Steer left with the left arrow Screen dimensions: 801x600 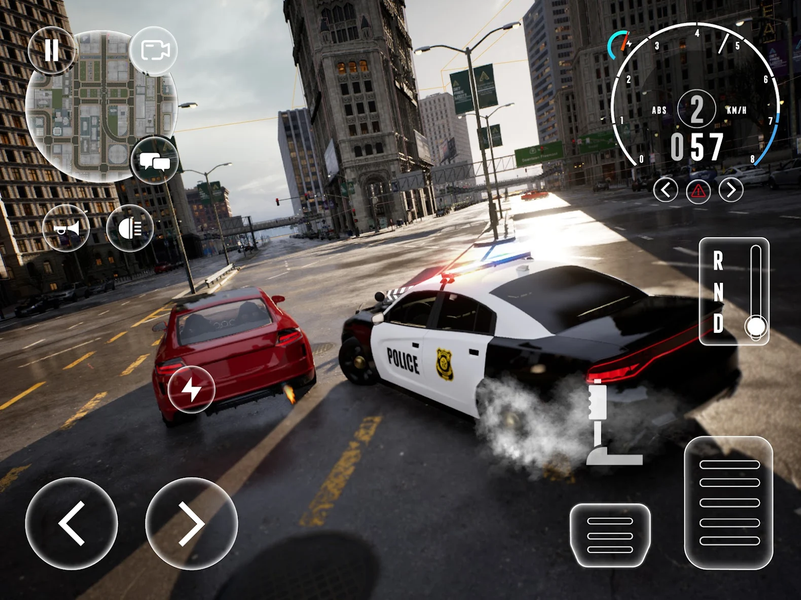71,523
